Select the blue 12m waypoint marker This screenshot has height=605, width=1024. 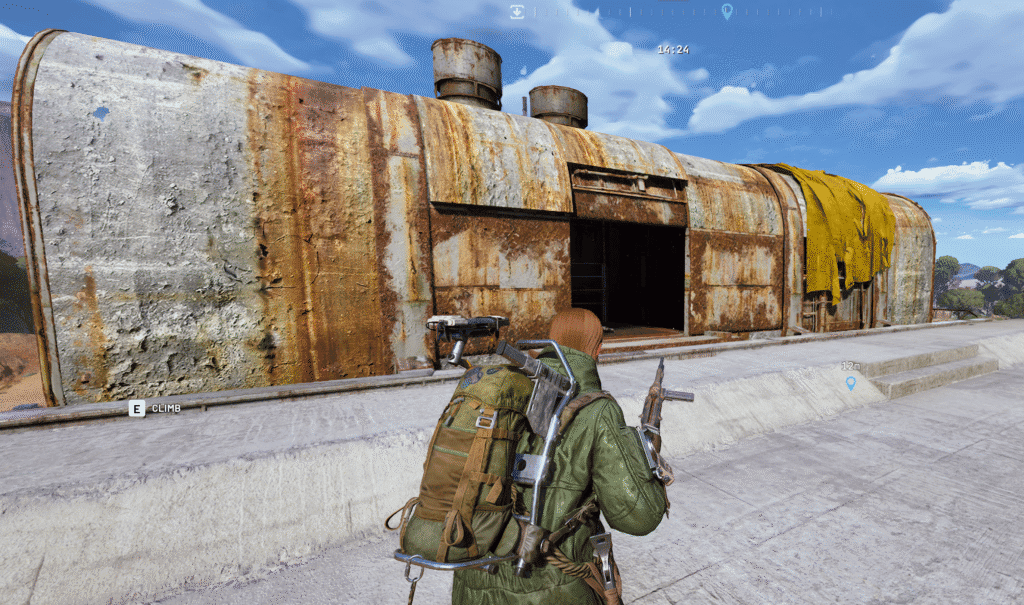coord(851,382)
